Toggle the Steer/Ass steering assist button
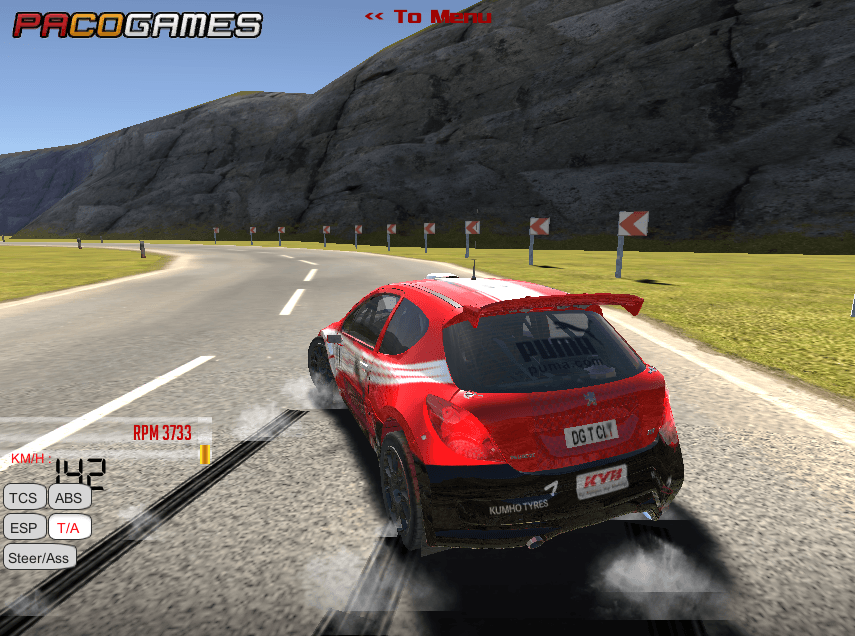This screenshot has height=636, width=855. (x=40, y=557)
